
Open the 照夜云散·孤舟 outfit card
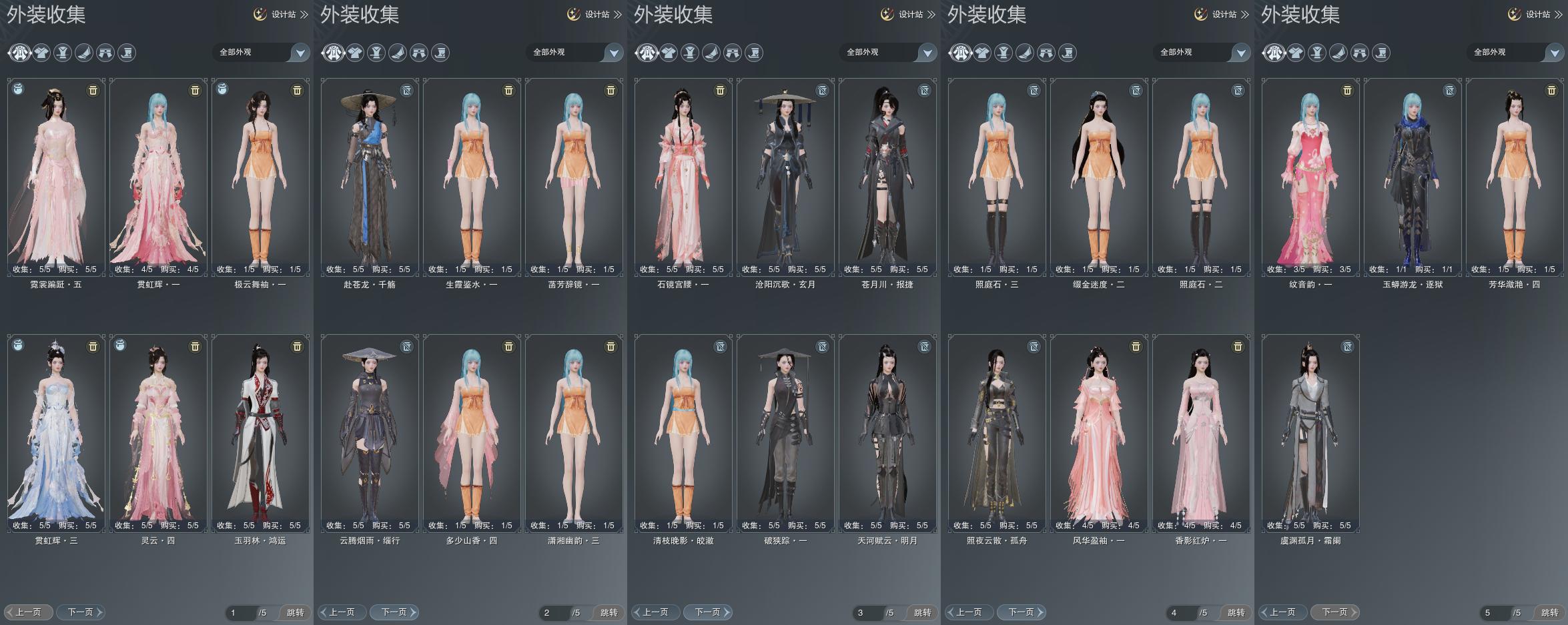(x=997, y=433)
